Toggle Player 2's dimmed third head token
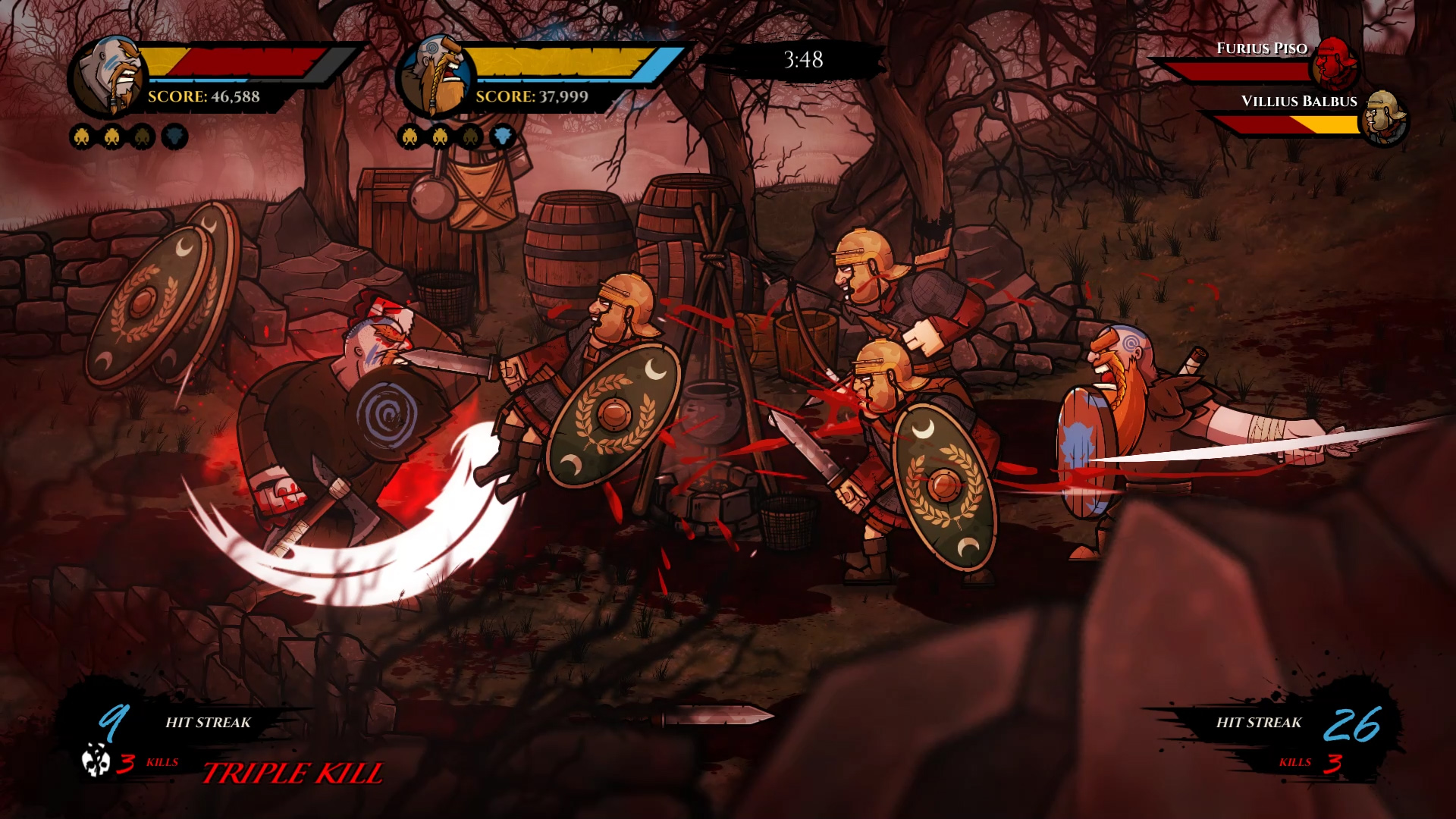Screen dimensions: 1456x819 tap(472, 137)
